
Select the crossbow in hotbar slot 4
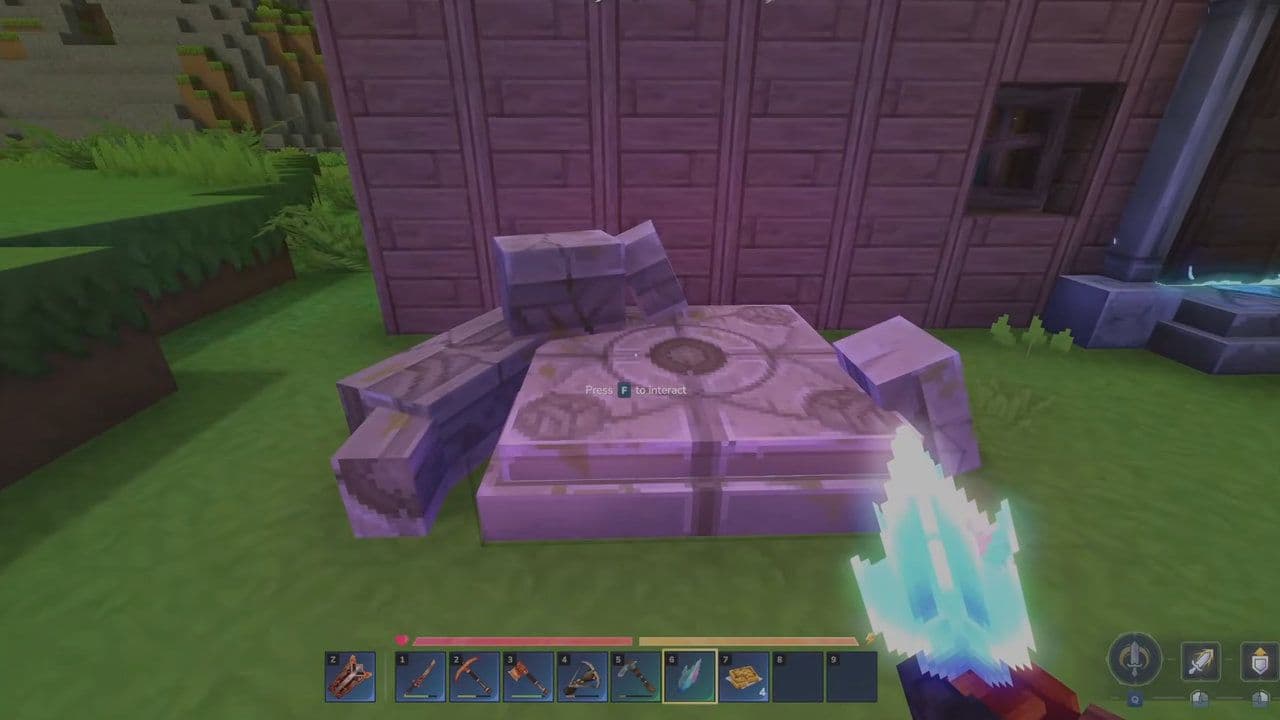580,677
